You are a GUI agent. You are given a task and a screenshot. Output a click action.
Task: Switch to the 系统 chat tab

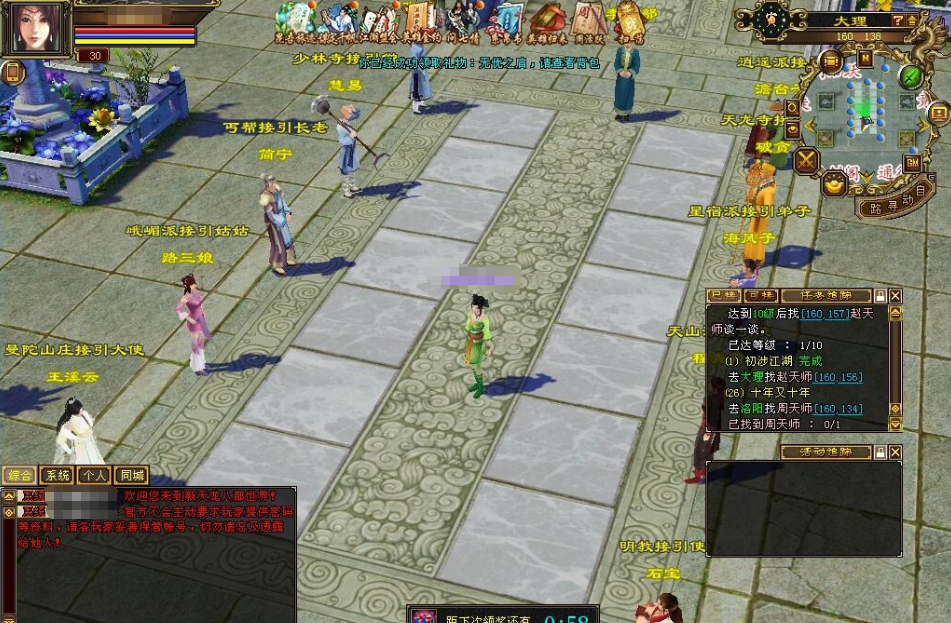[58, 476]
